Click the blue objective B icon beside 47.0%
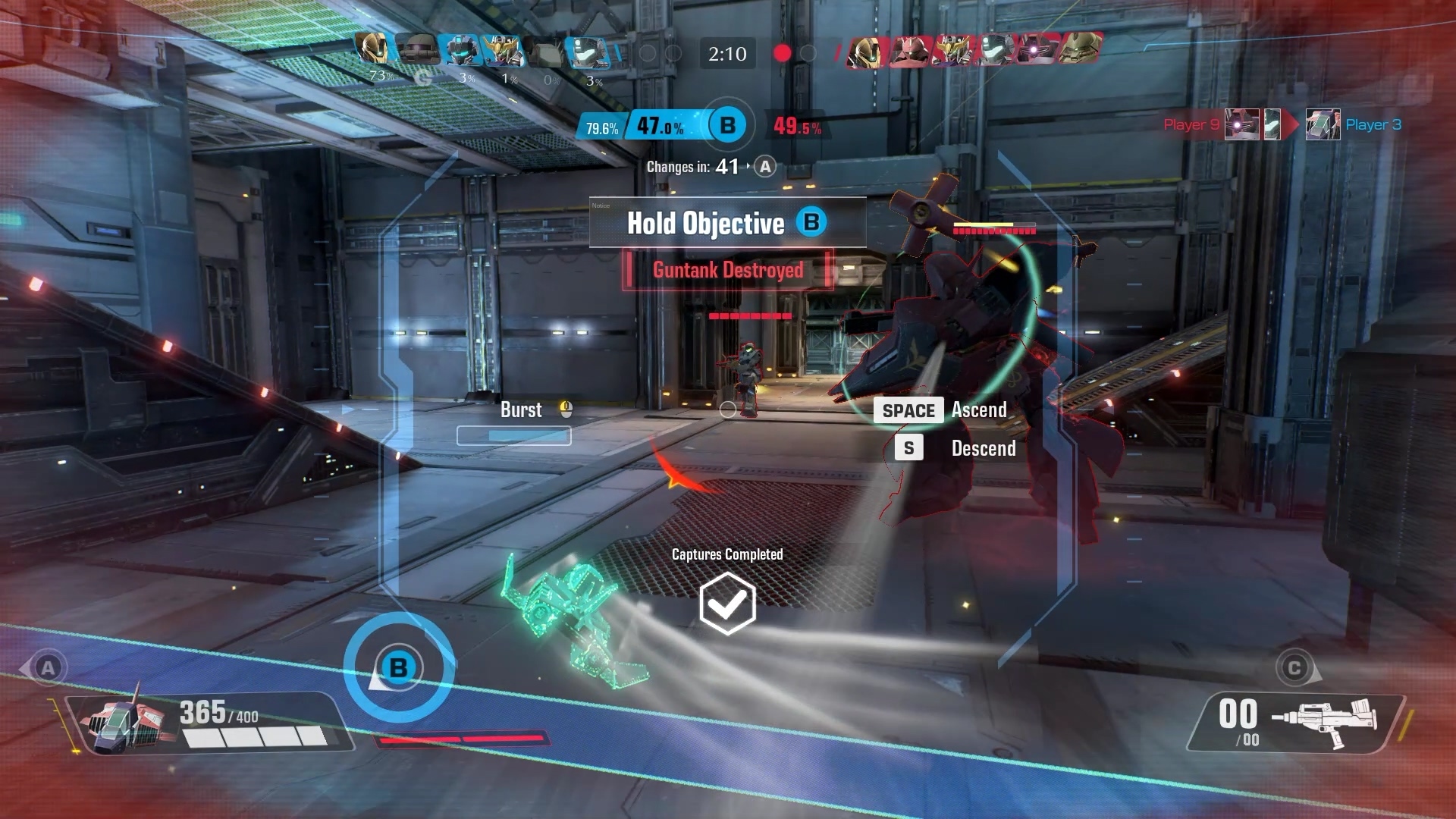This screenshot has height=819, width=1456. (727, 125)
